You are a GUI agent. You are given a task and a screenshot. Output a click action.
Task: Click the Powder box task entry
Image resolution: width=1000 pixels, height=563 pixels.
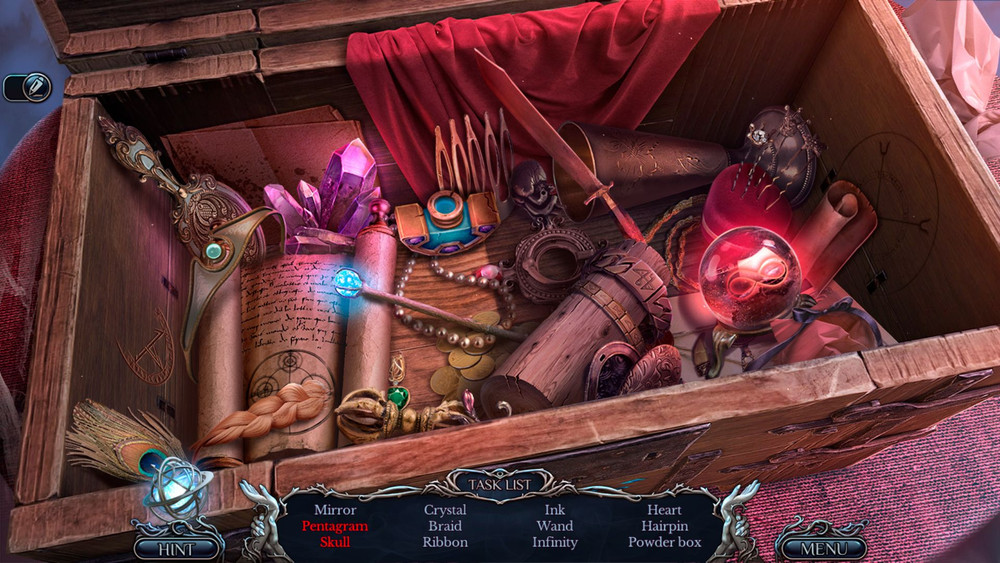coord(664,542)
